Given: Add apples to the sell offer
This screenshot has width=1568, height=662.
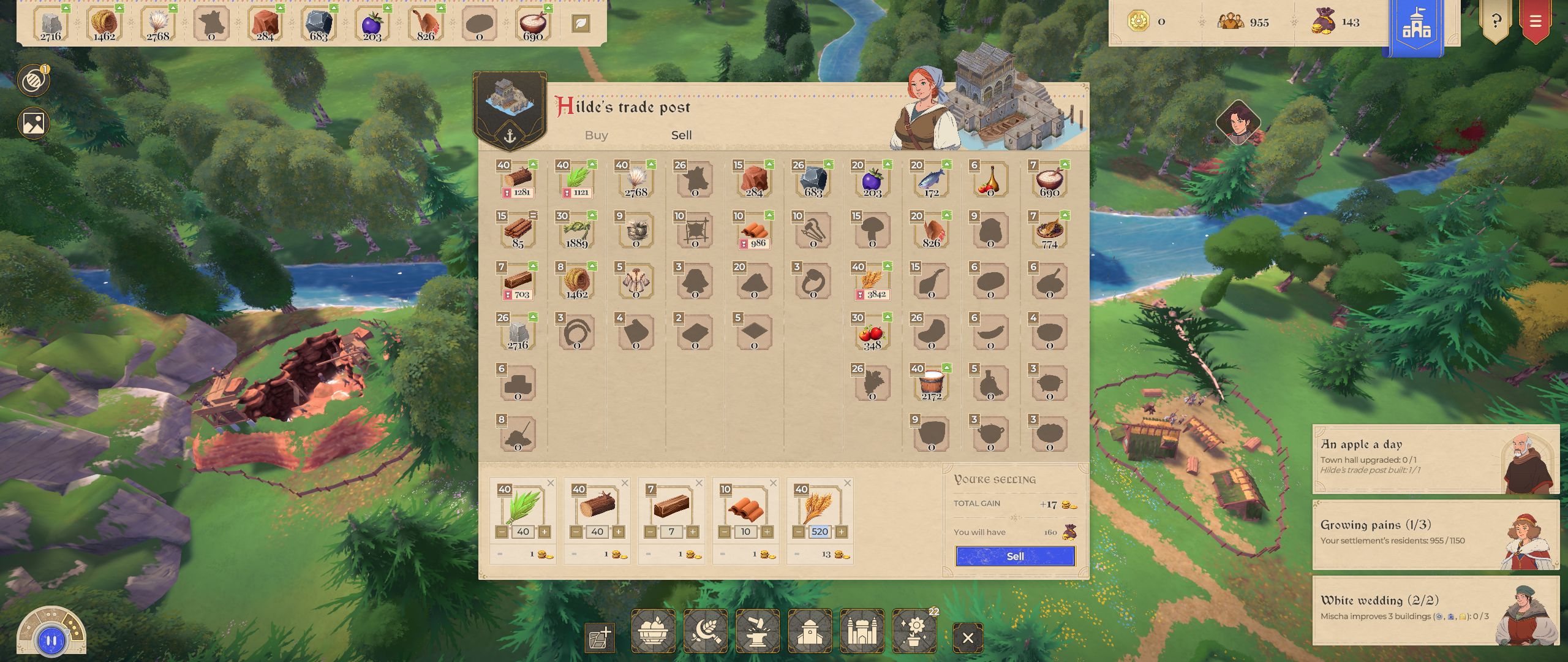Looking at the screenshot, I should coord(872,333).
